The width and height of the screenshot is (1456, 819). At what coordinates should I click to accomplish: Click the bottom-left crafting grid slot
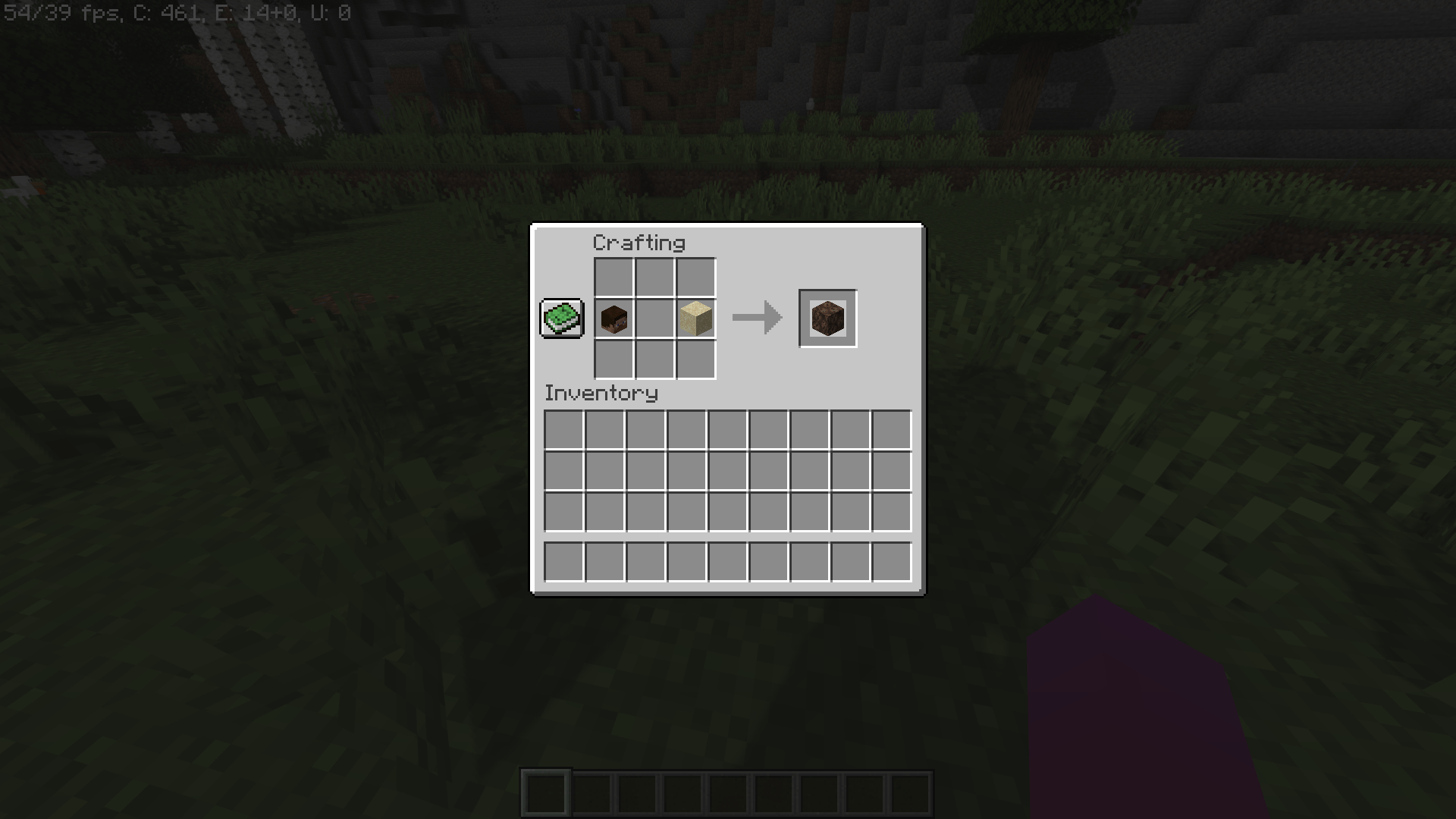point(614,359)
